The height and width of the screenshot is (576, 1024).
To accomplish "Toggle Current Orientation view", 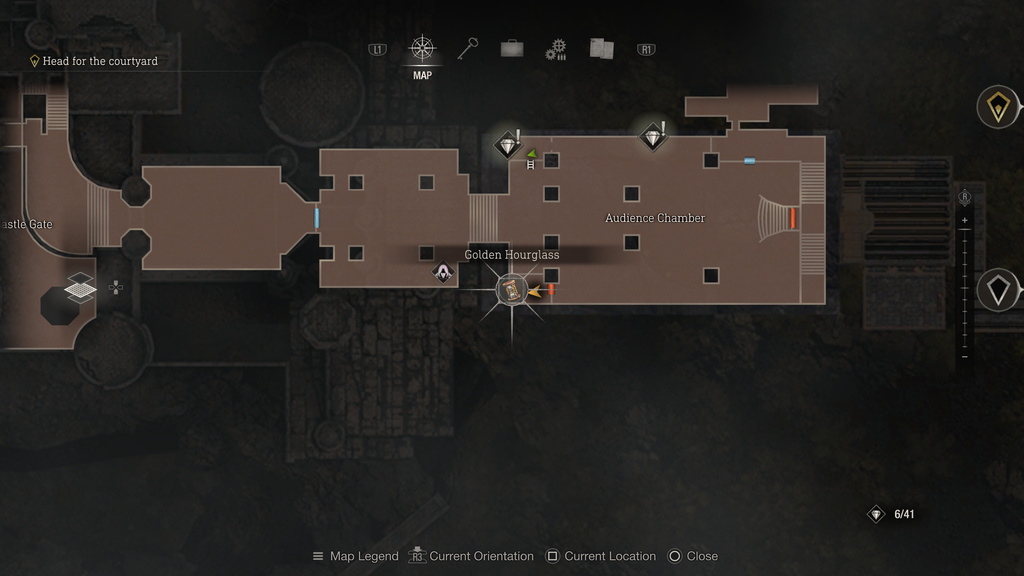I will point(471,556).
